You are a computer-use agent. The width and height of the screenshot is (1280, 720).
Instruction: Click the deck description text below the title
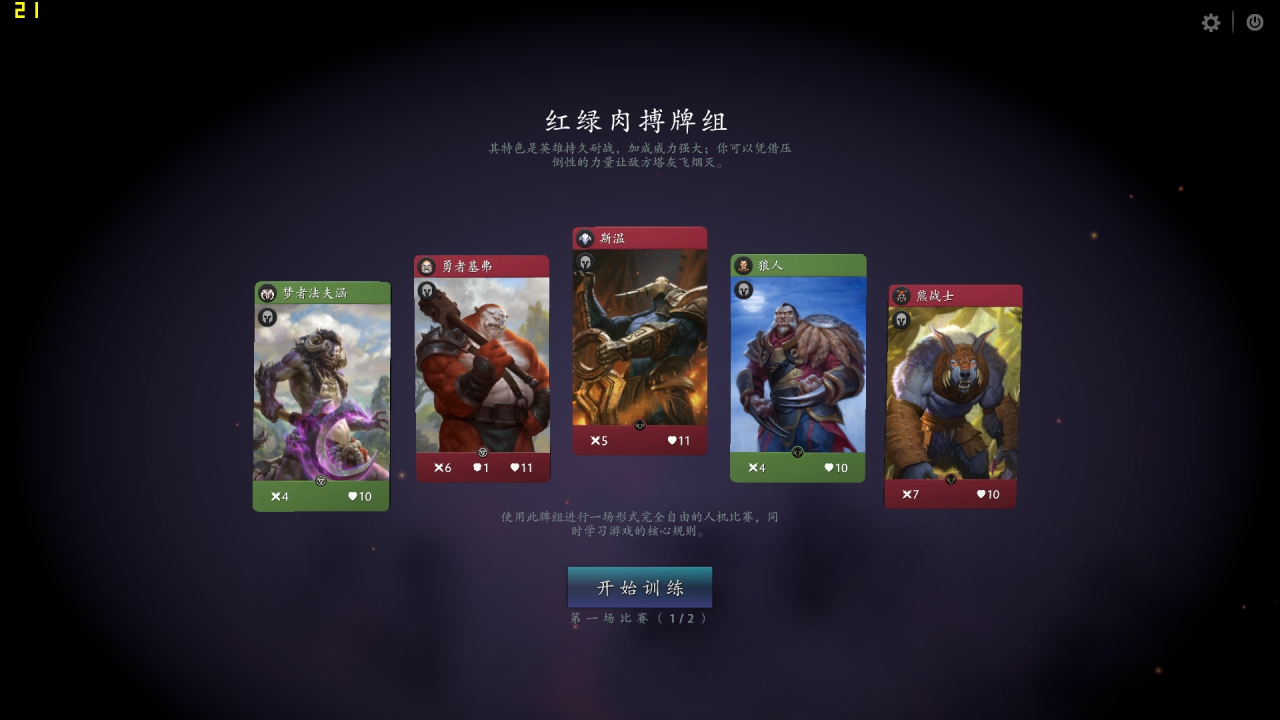coord(639,155)
